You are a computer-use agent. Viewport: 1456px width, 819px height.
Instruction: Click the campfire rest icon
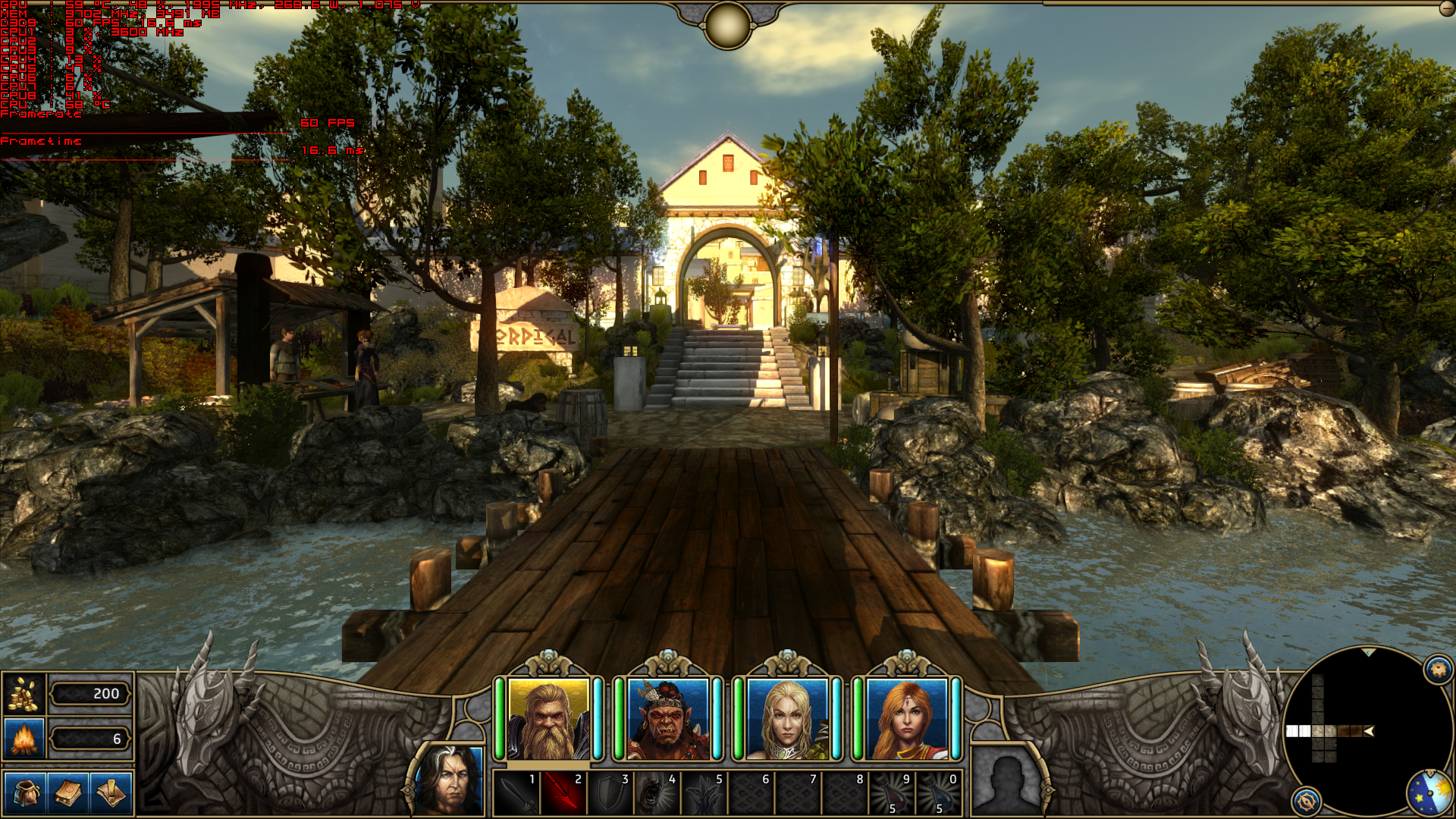24,739
